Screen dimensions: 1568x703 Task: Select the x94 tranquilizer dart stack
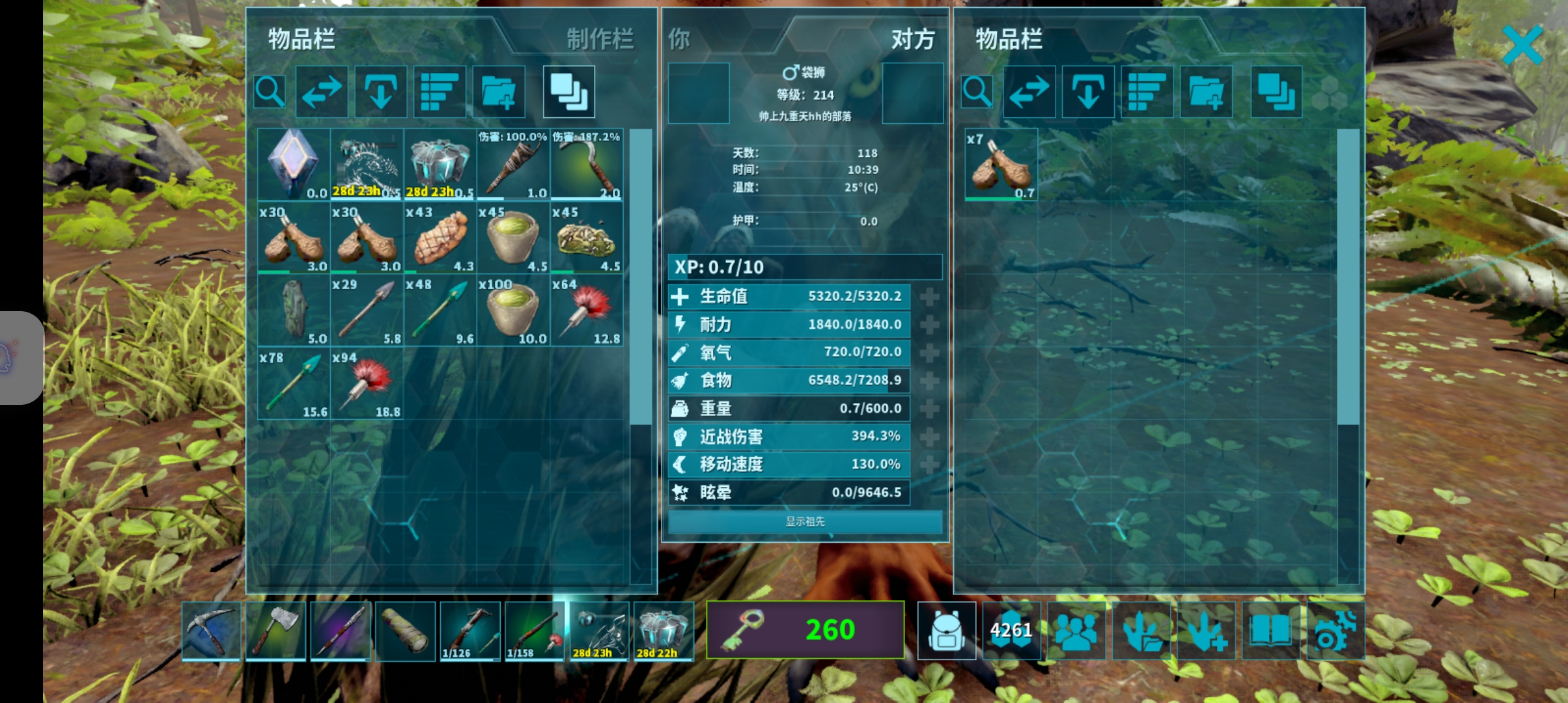[367, 384]
